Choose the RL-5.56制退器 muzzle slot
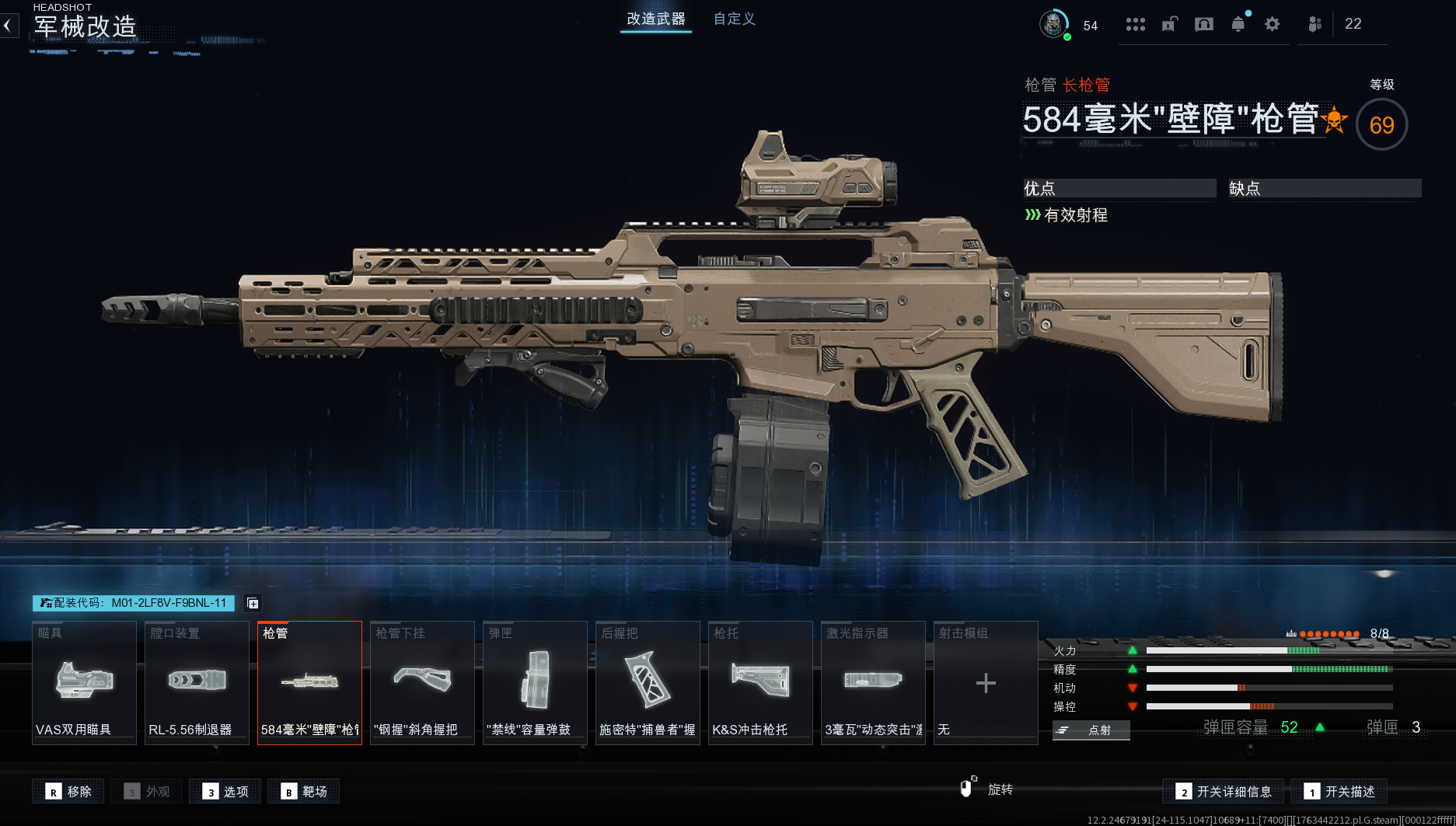The image size is (1456, 826). tap(197, 682)
